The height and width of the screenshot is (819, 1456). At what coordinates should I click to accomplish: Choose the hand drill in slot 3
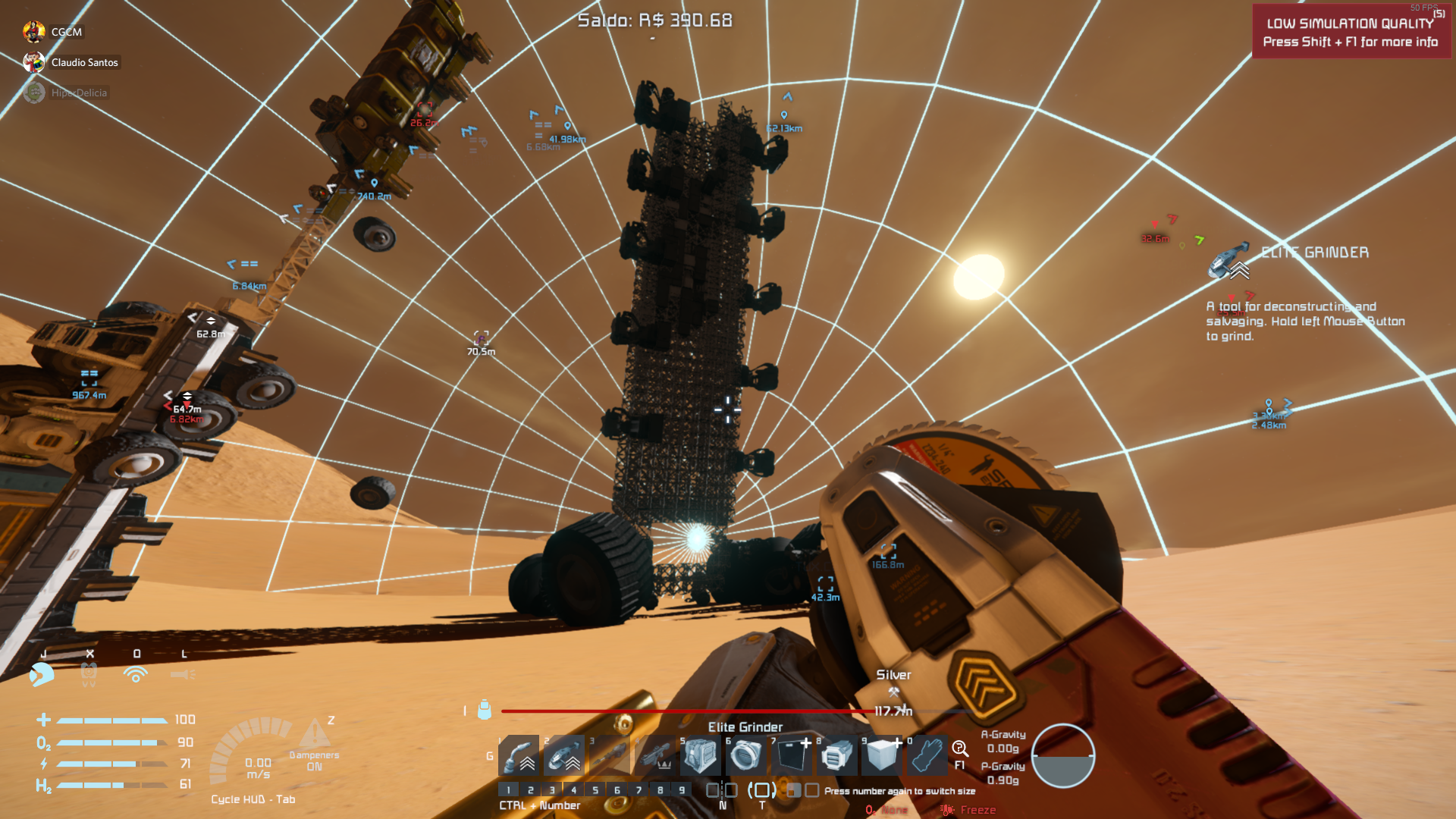click(x=610, y=755)
